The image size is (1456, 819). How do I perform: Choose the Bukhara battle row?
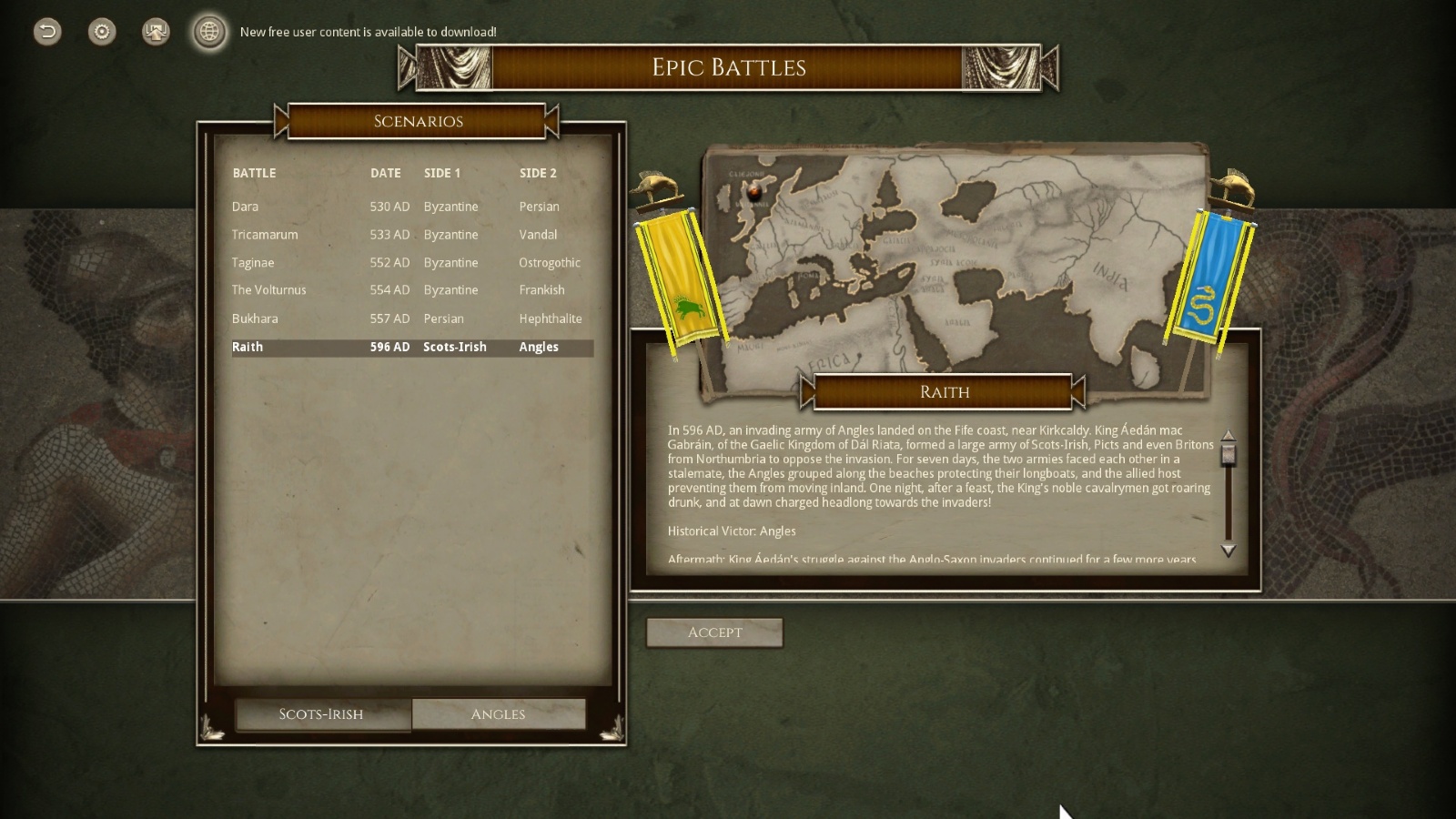(x=255, y=318)
